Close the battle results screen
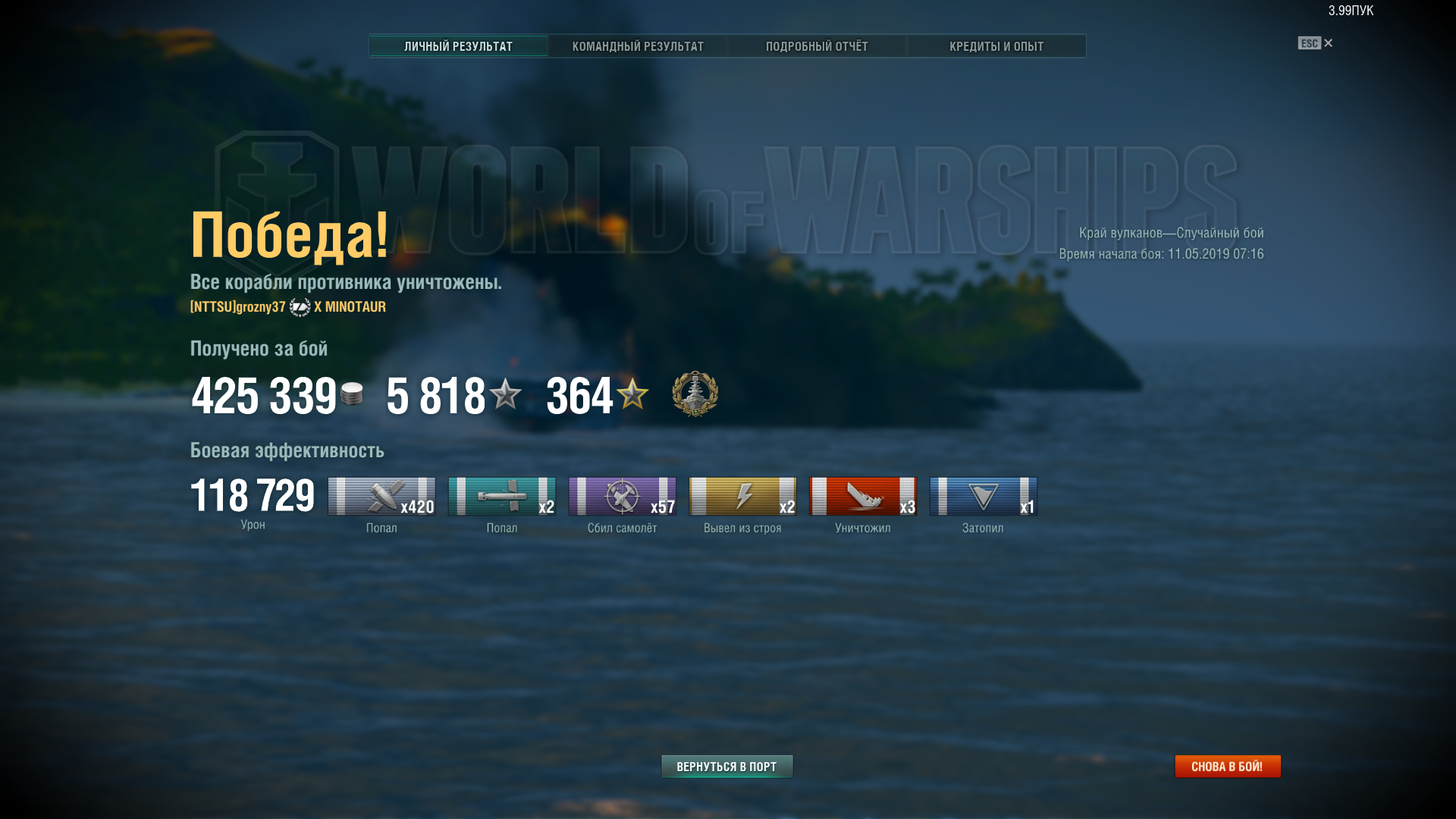This screenshot has height=819, width=1456. tap(1327, 43)
